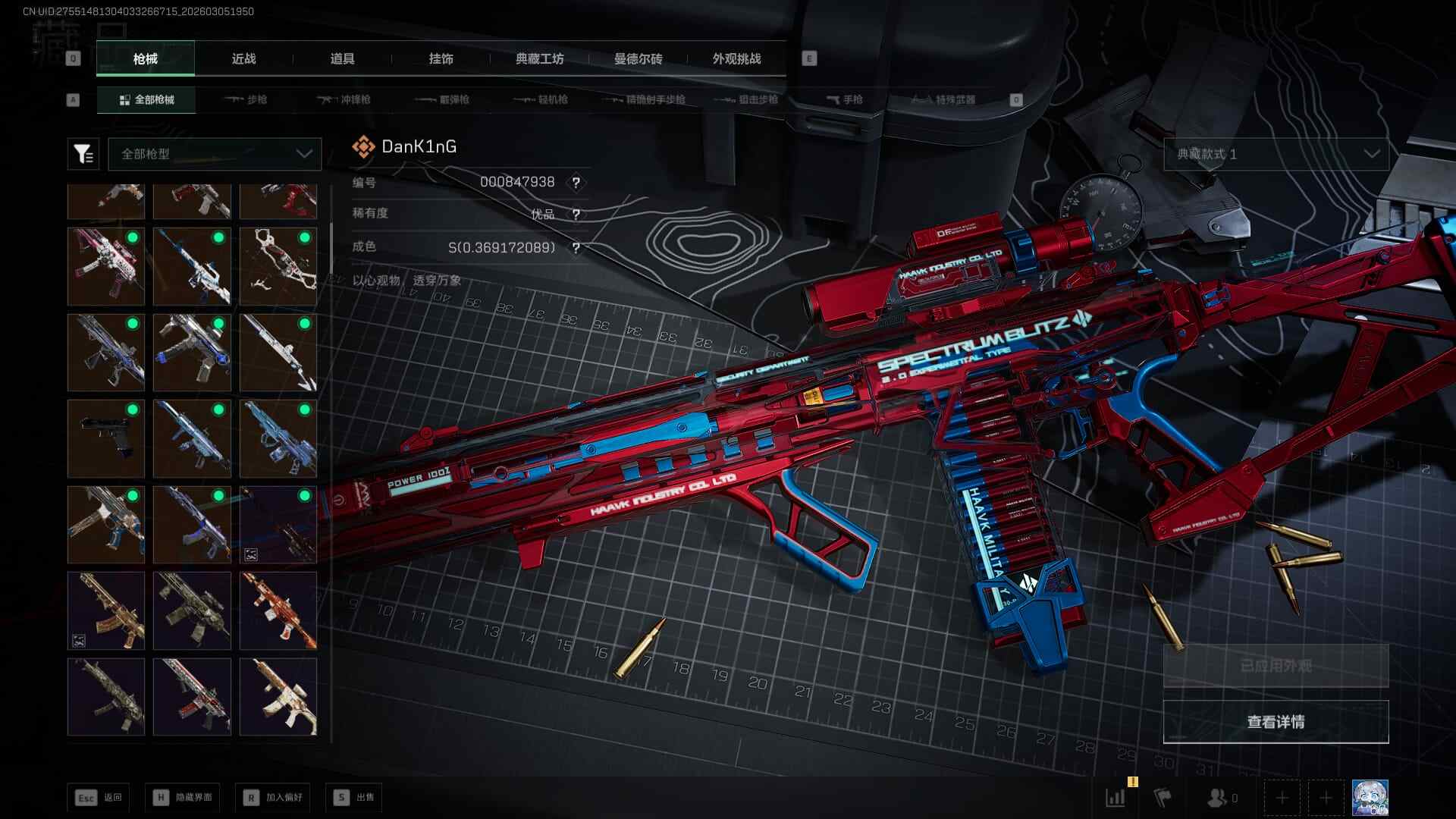Click the question mark beside 稀有度
Screen dimensions: 1456x819
(576, 215)
